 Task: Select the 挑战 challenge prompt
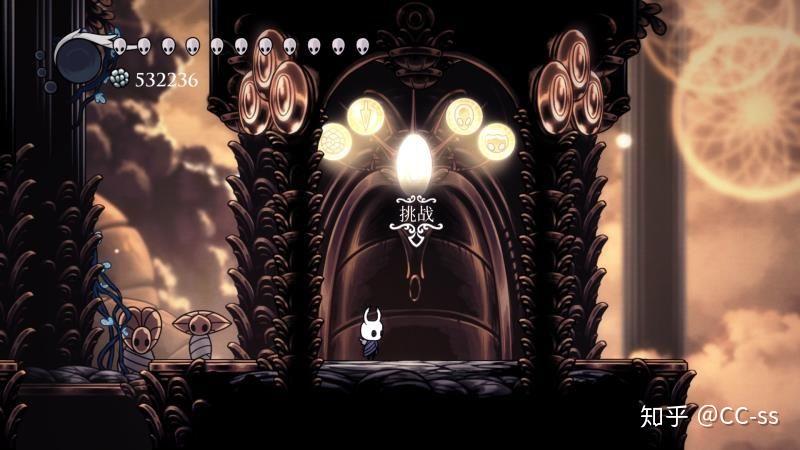[416, 216]
